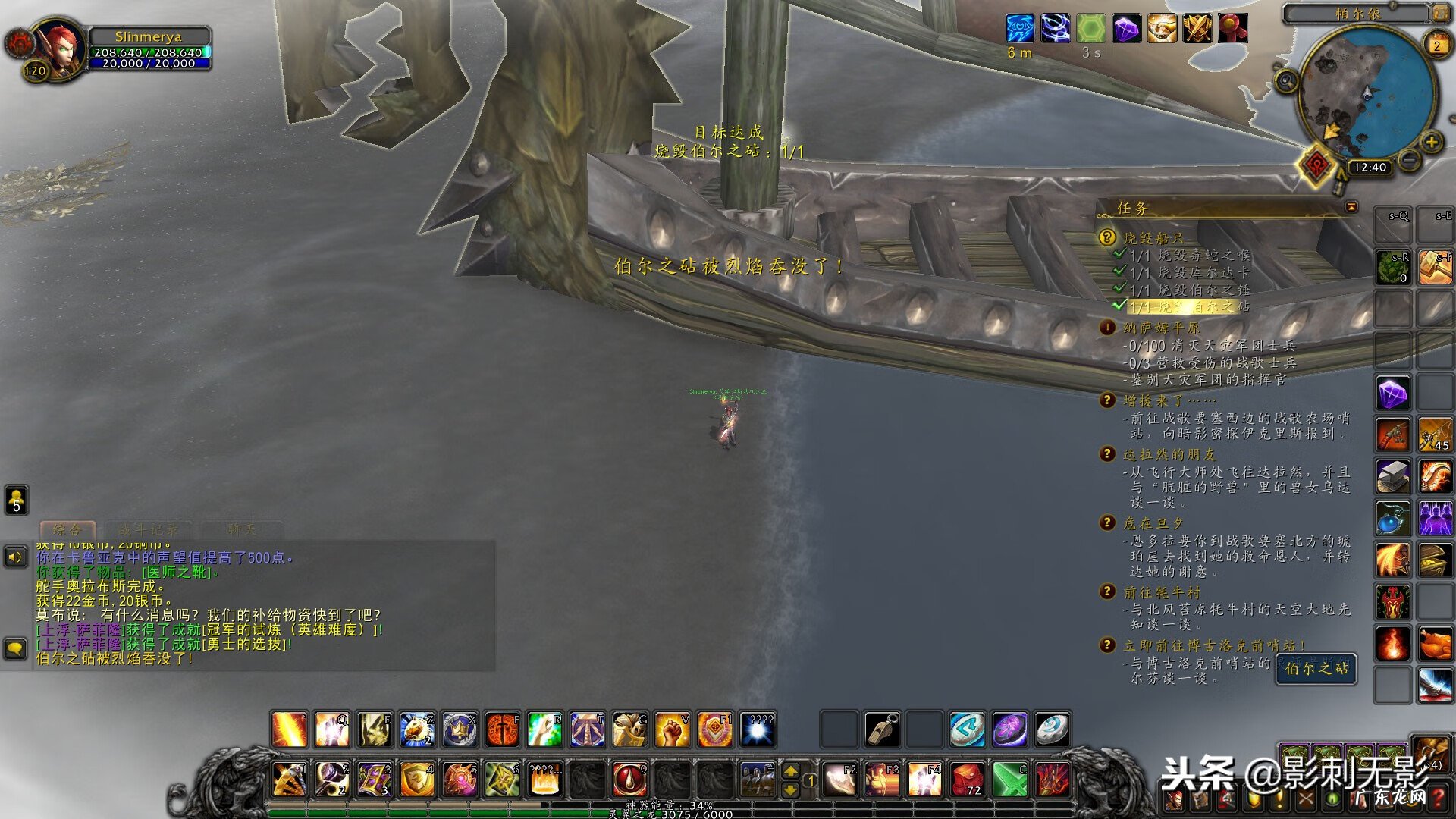1456x819 pixels.
Task: Click the purple gem icon on the side bar
Action: point(1393,394)
